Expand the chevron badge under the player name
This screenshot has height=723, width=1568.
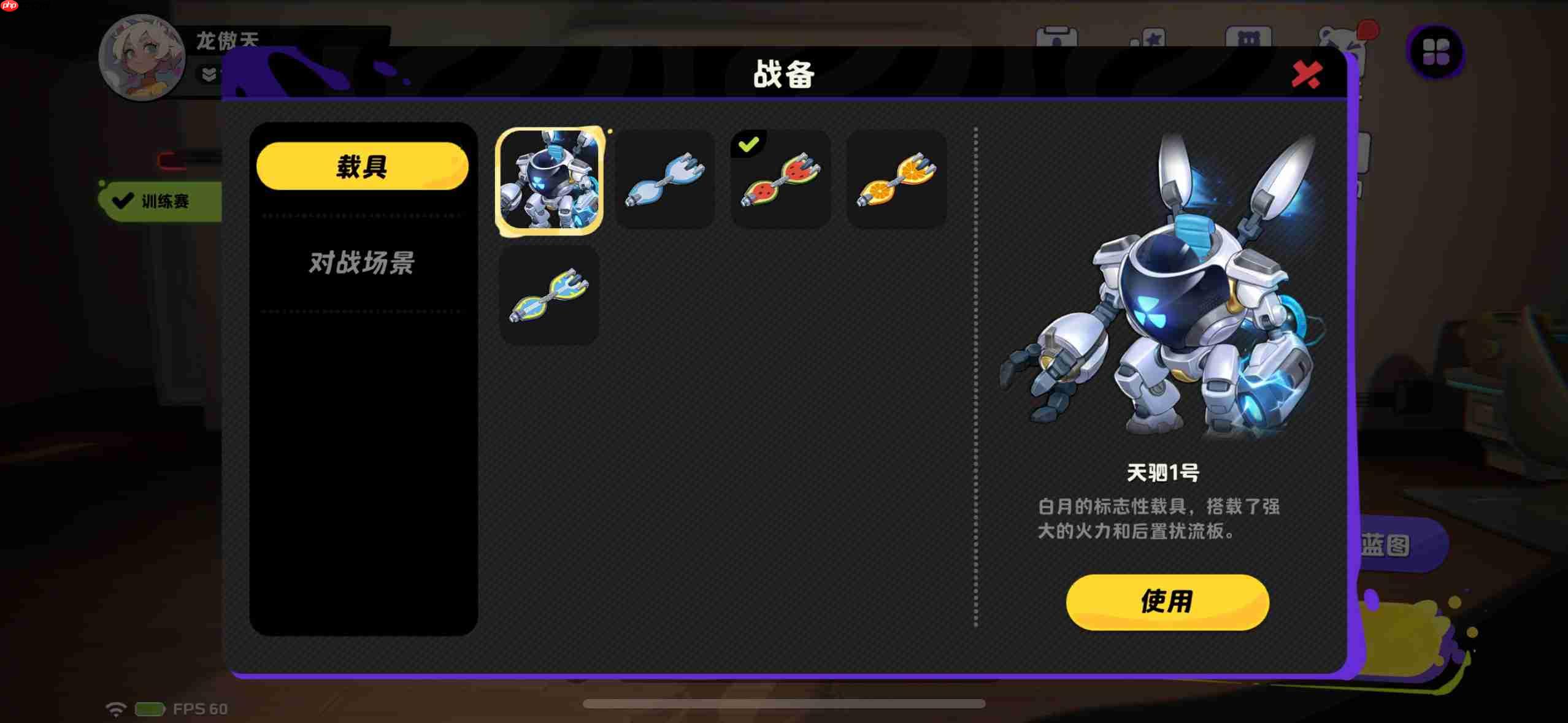[x=208, y=75]
